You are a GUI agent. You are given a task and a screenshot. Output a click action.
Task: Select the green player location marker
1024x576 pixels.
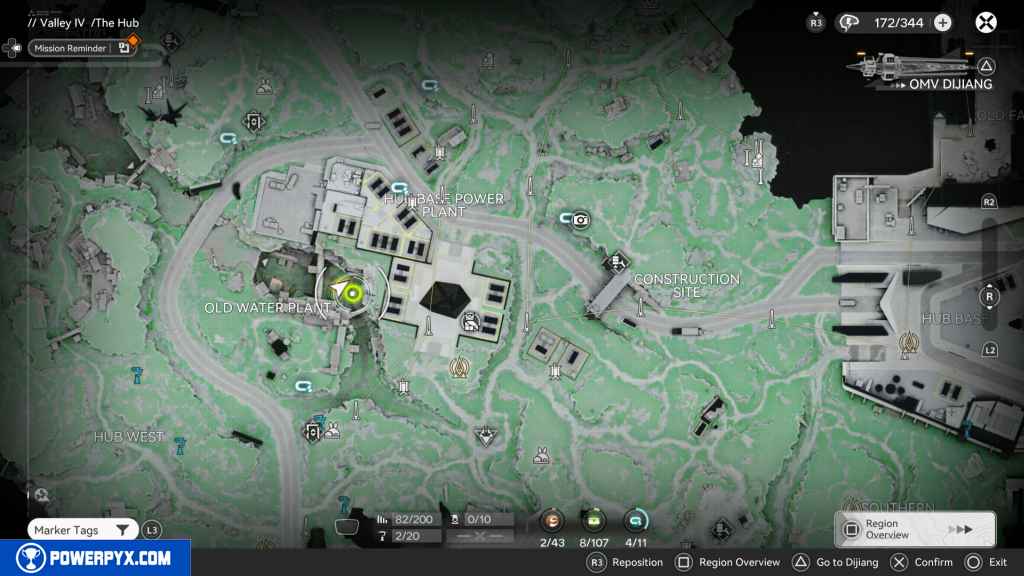point(350,291)
